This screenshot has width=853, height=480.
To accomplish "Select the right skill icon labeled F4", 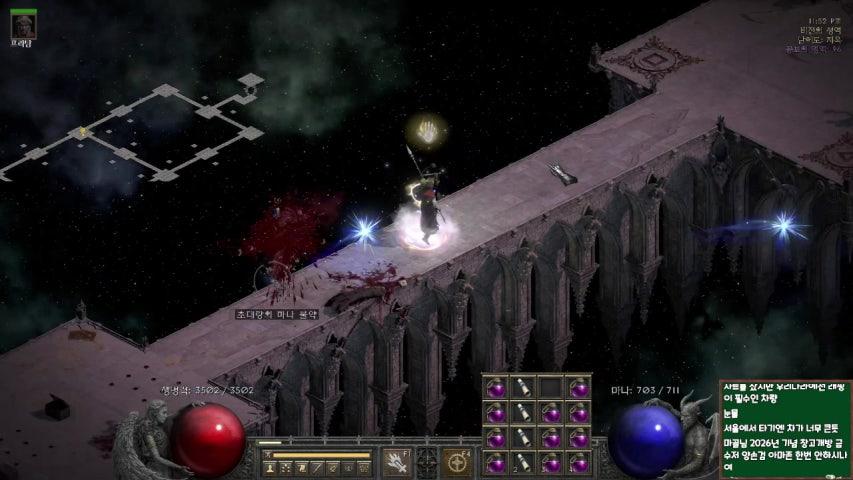I will tap(458, 463).
